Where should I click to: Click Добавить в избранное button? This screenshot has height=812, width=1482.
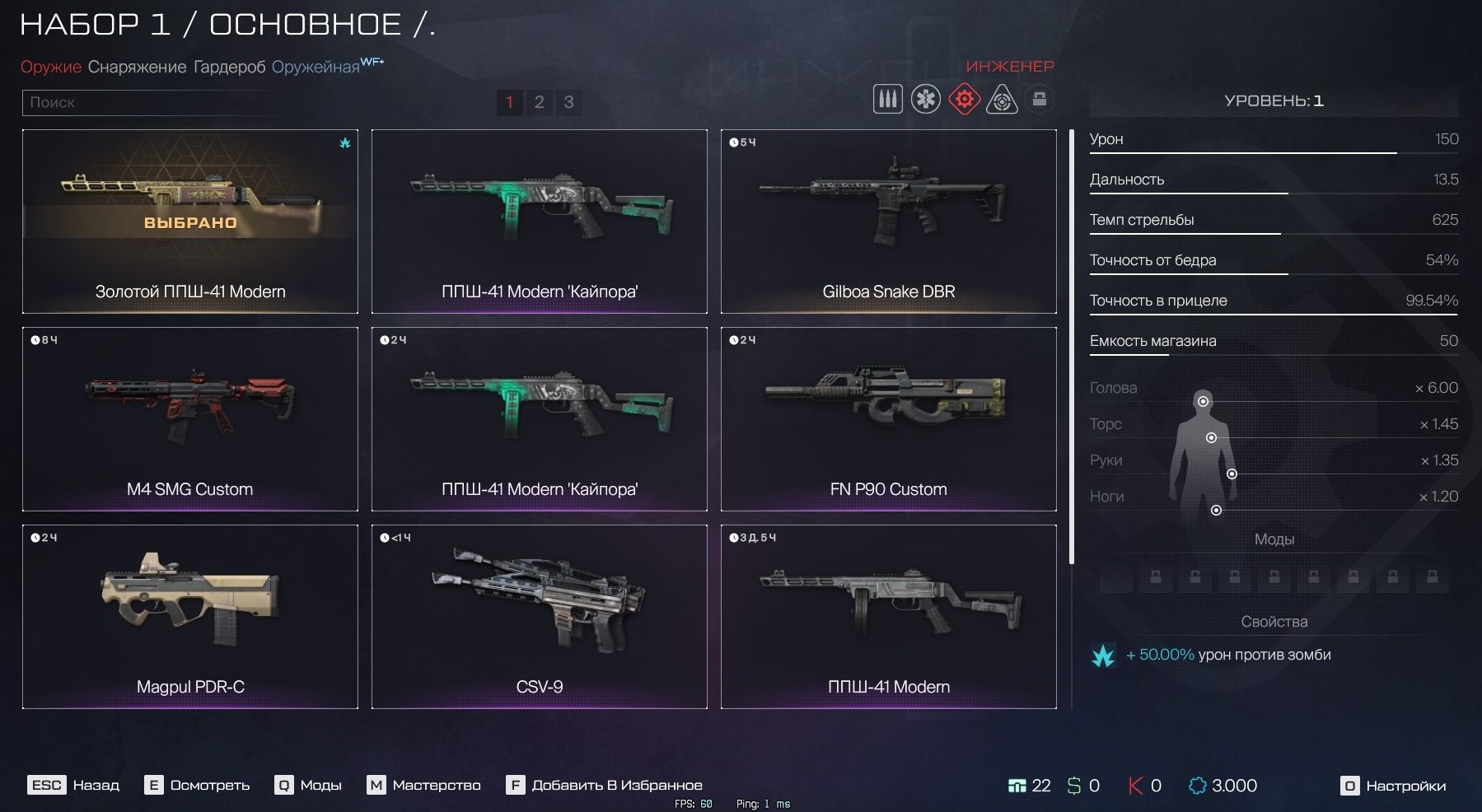(x=604, y=785)
